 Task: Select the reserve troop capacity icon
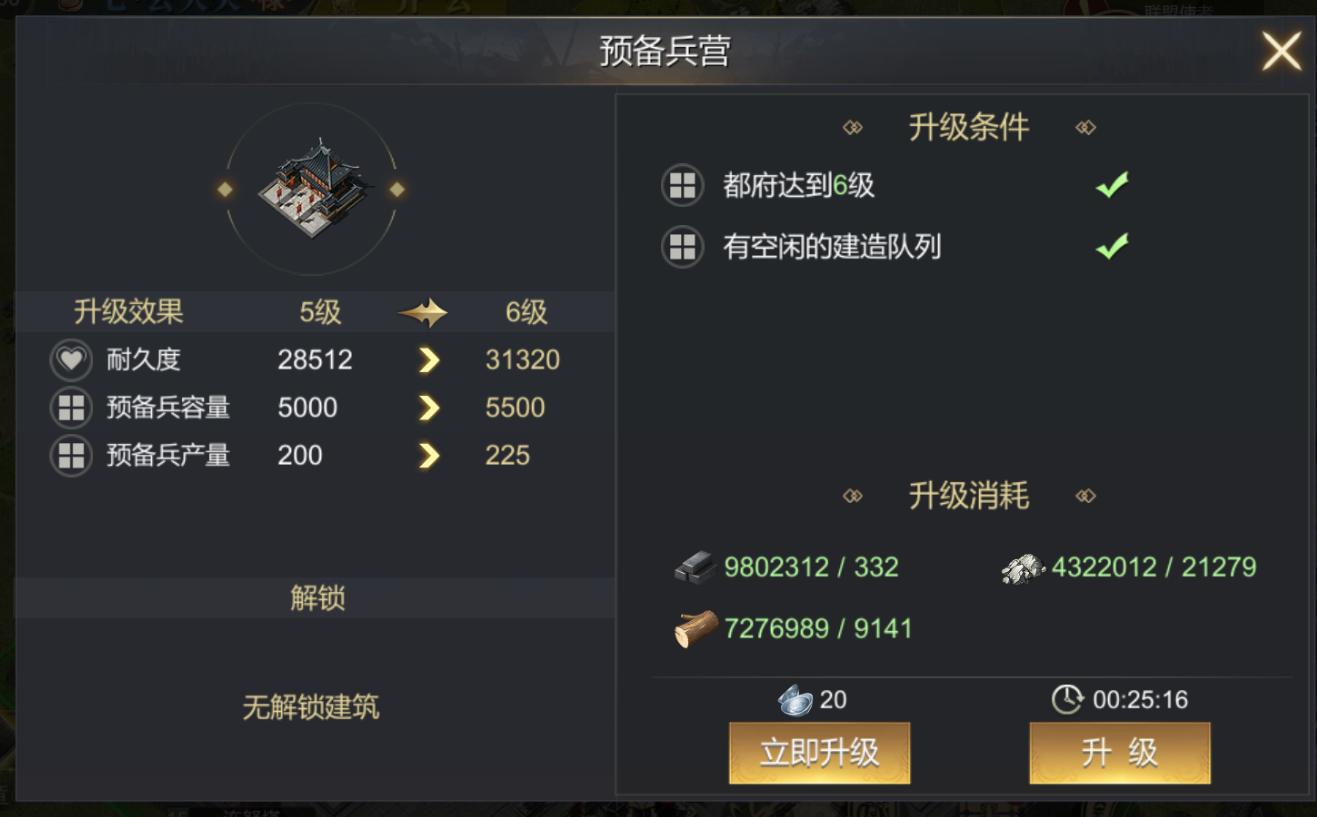click(70, 408)
